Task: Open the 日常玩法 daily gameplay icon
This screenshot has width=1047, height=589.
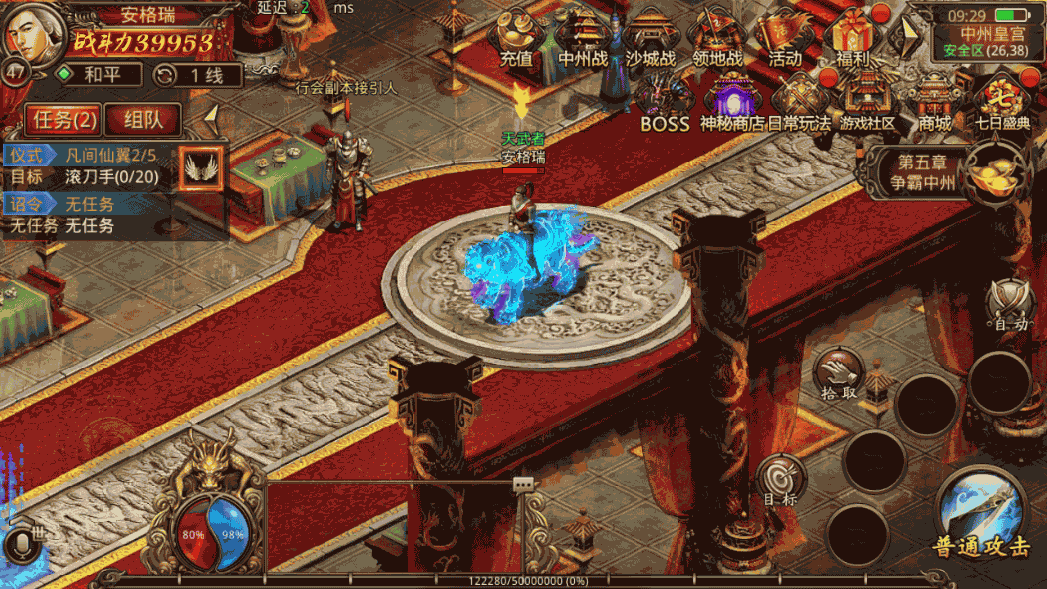Action: pos(800,104)
